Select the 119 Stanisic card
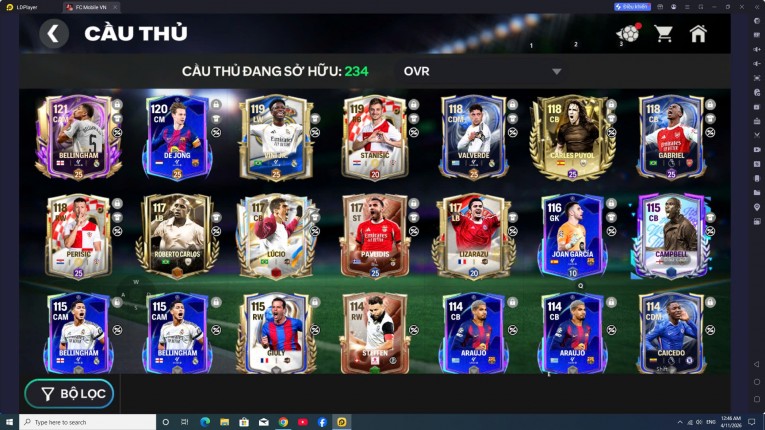The width and height of the screenshot is (765, 430). 374,137
